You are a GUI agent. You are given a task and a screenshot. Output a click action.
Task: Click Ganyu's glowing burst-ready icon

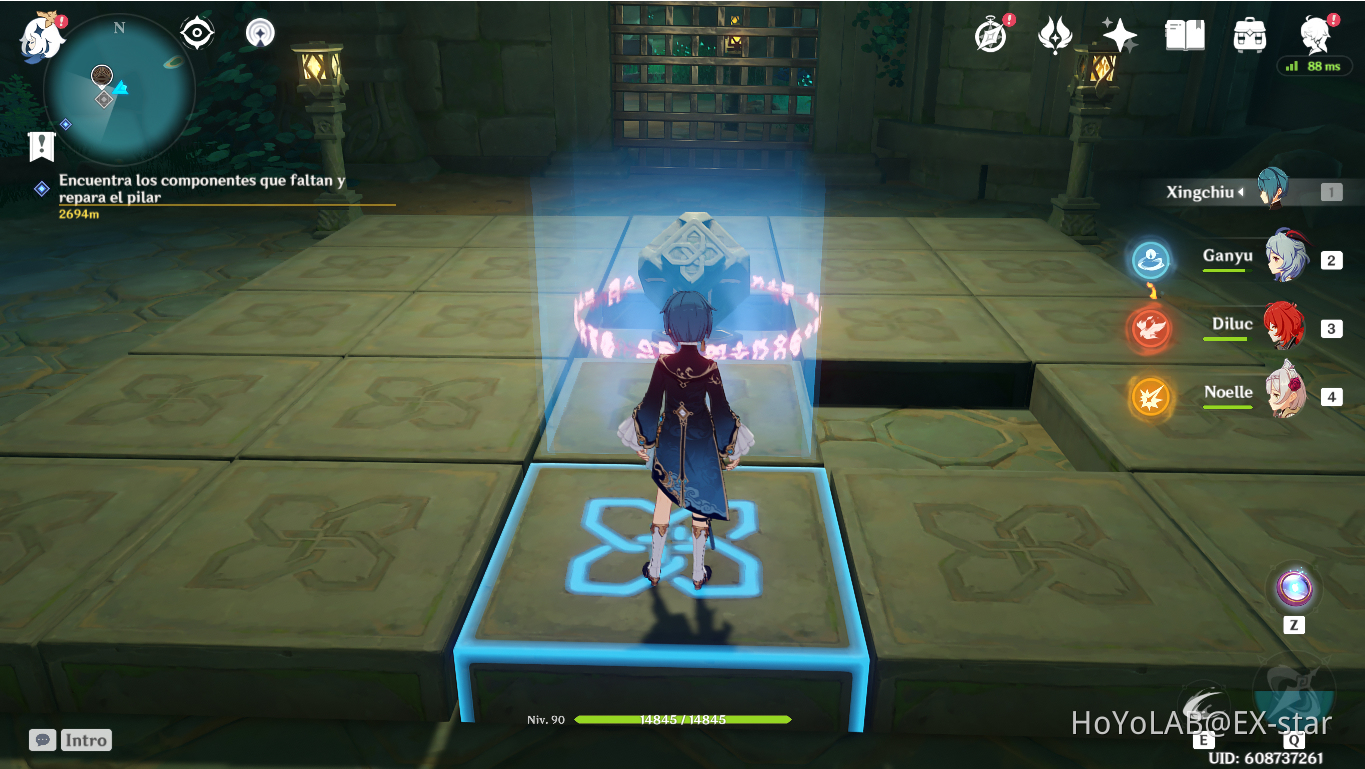pos(1150,258)
